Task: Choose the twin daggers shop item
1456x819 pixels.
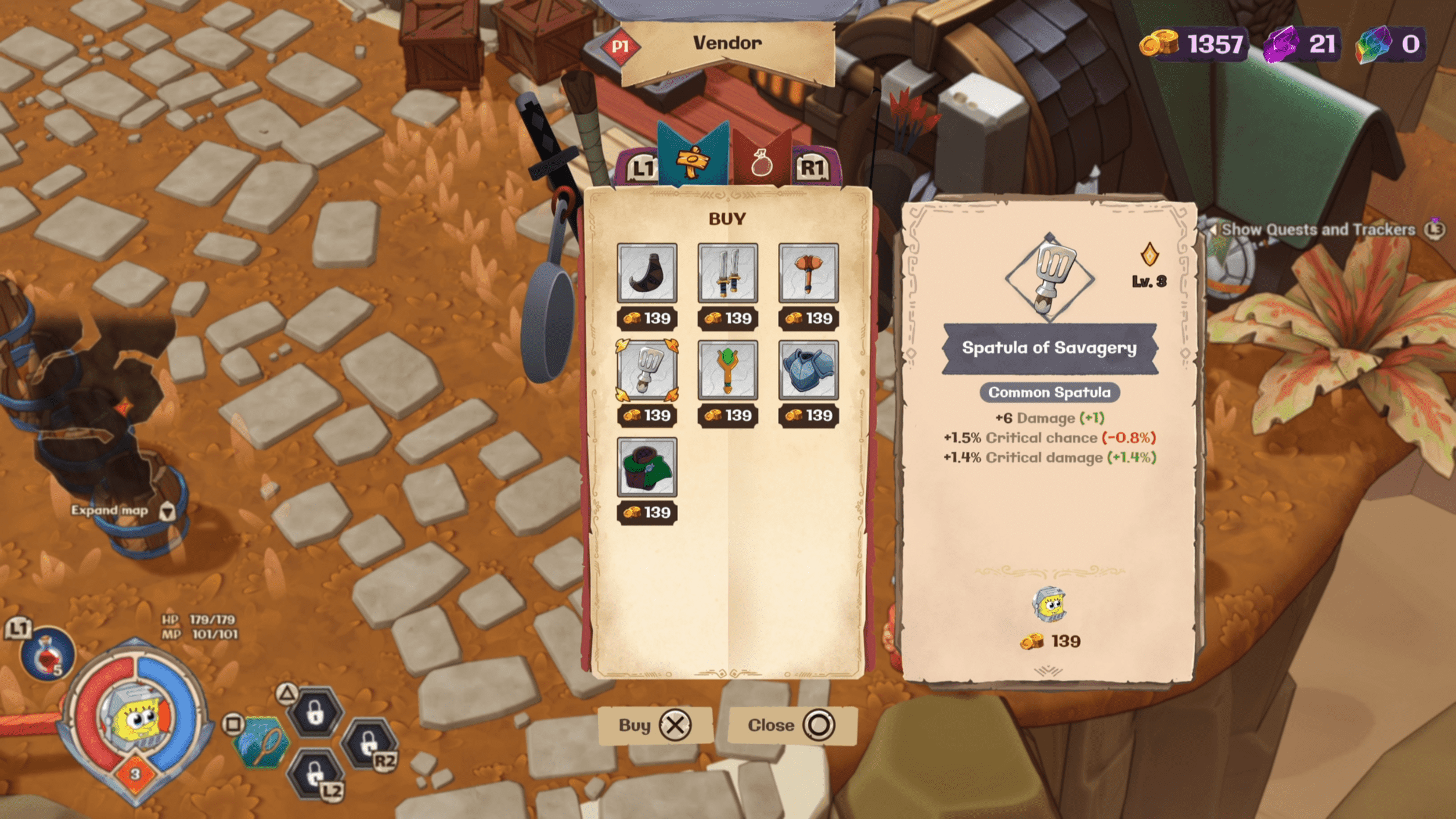Action: [x=727, y=273]
